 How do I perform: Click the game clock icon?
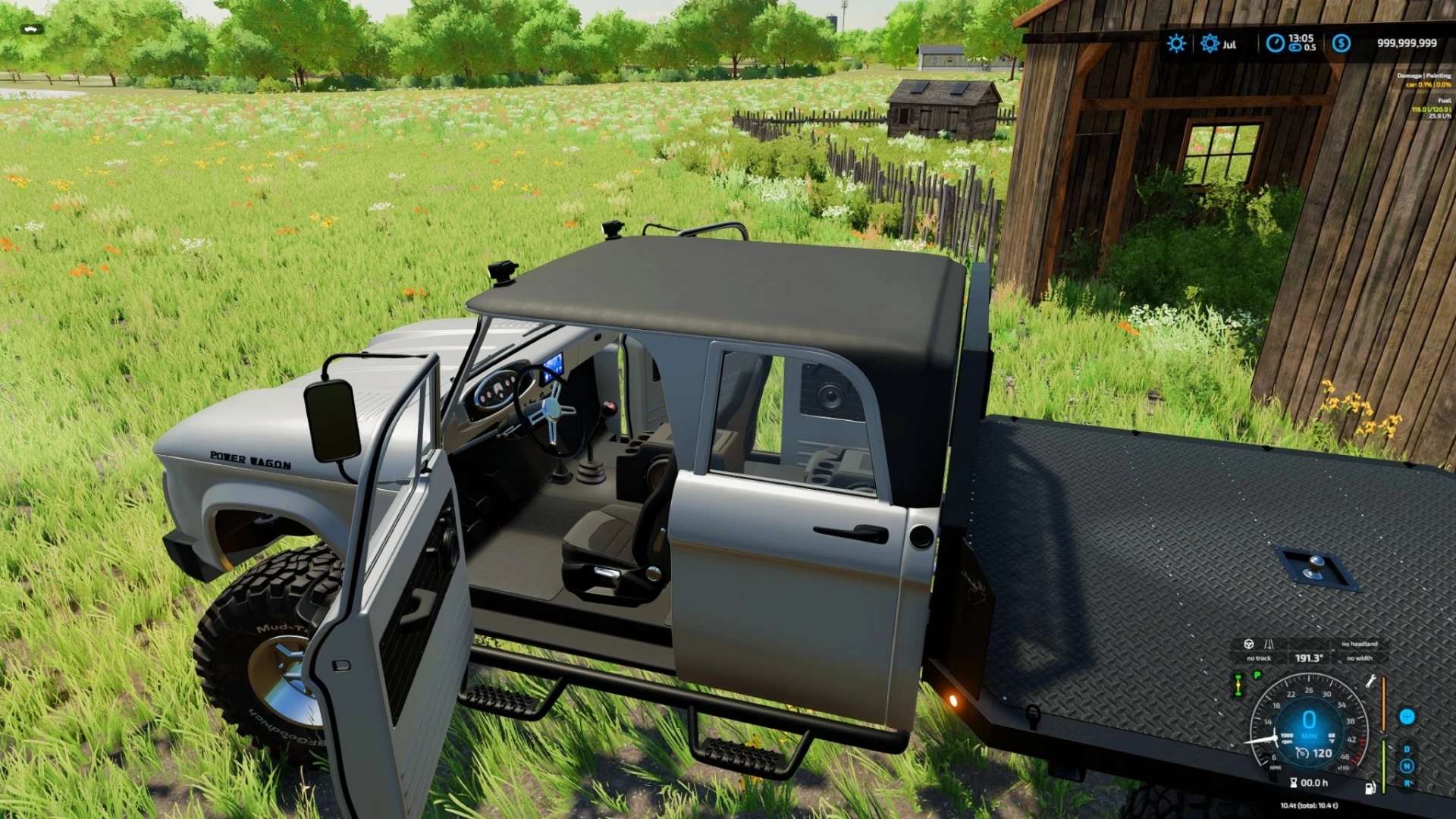coord(1275,43)
